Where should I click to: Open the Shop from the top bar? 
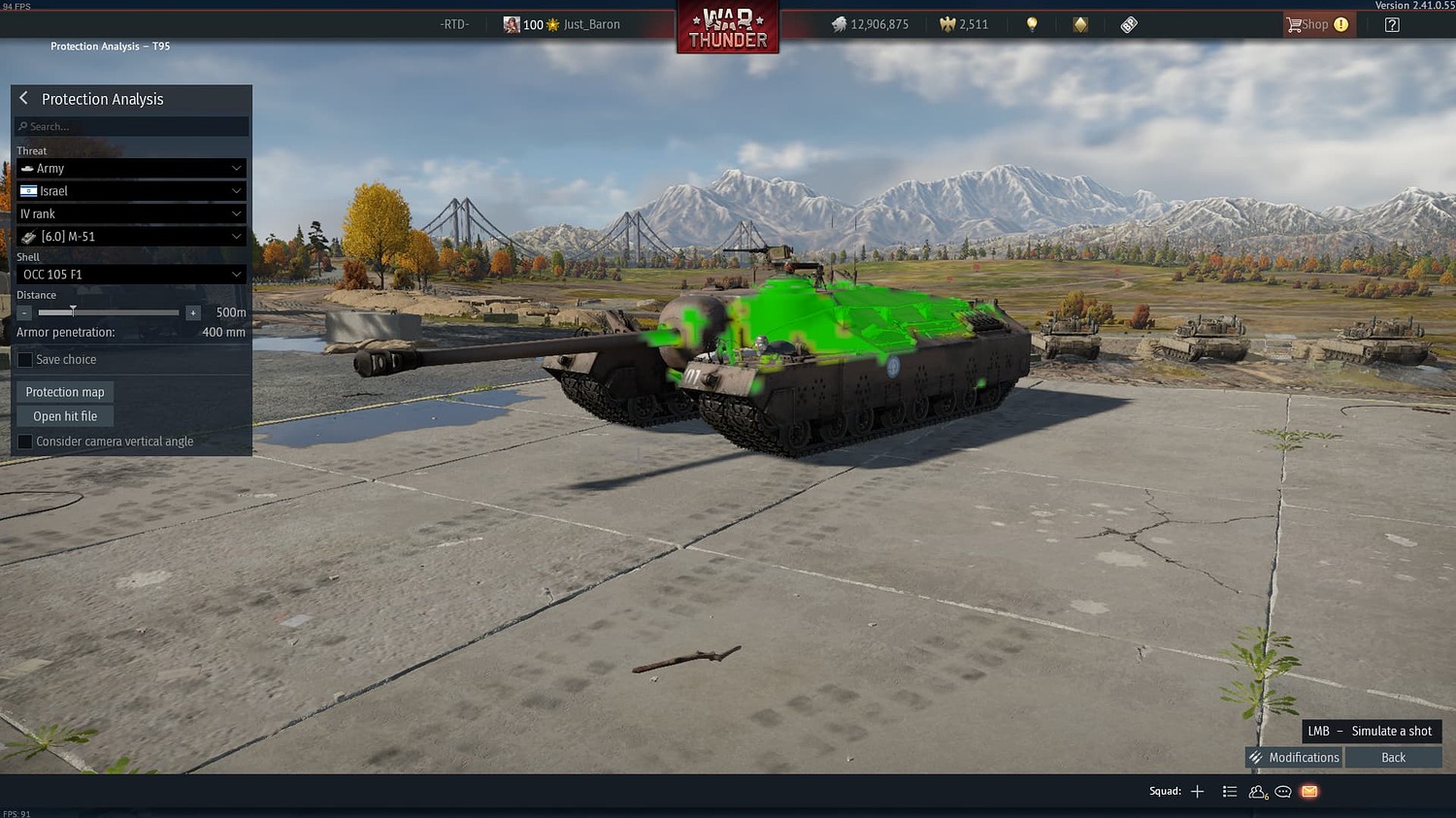[x=1315, y=24]
